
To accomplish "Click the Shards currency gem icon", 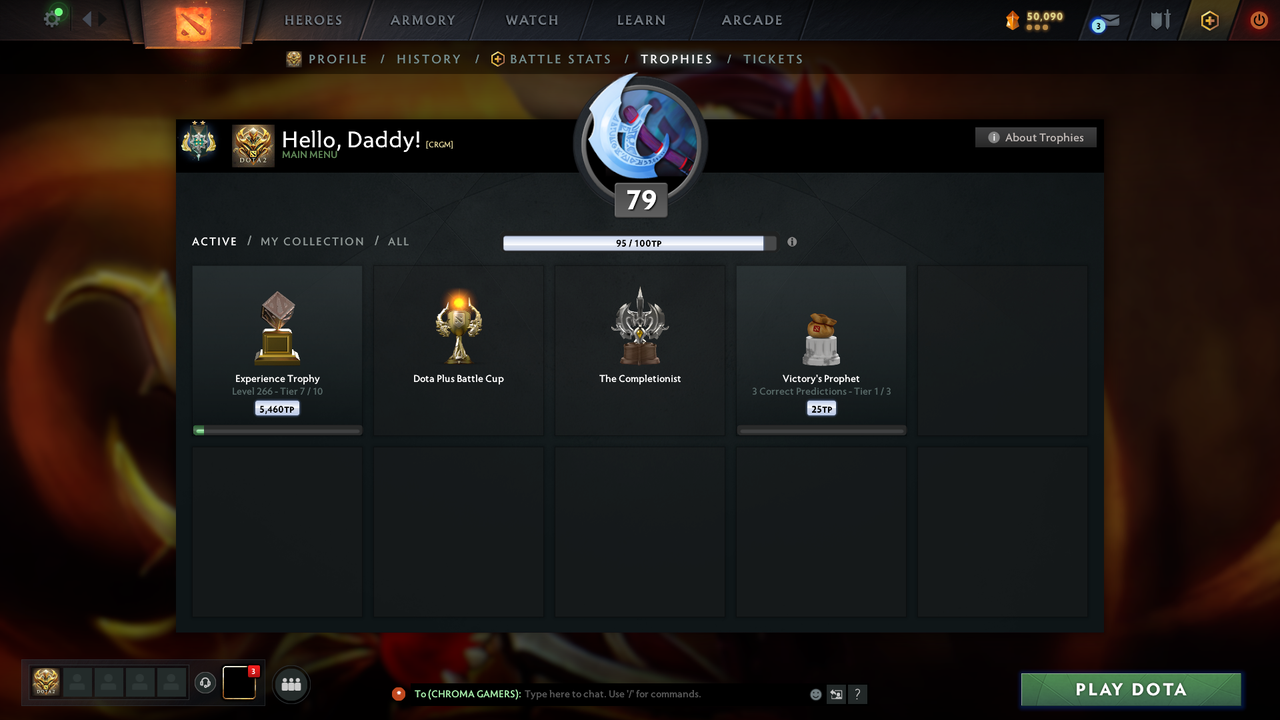I will [1013, 18].
